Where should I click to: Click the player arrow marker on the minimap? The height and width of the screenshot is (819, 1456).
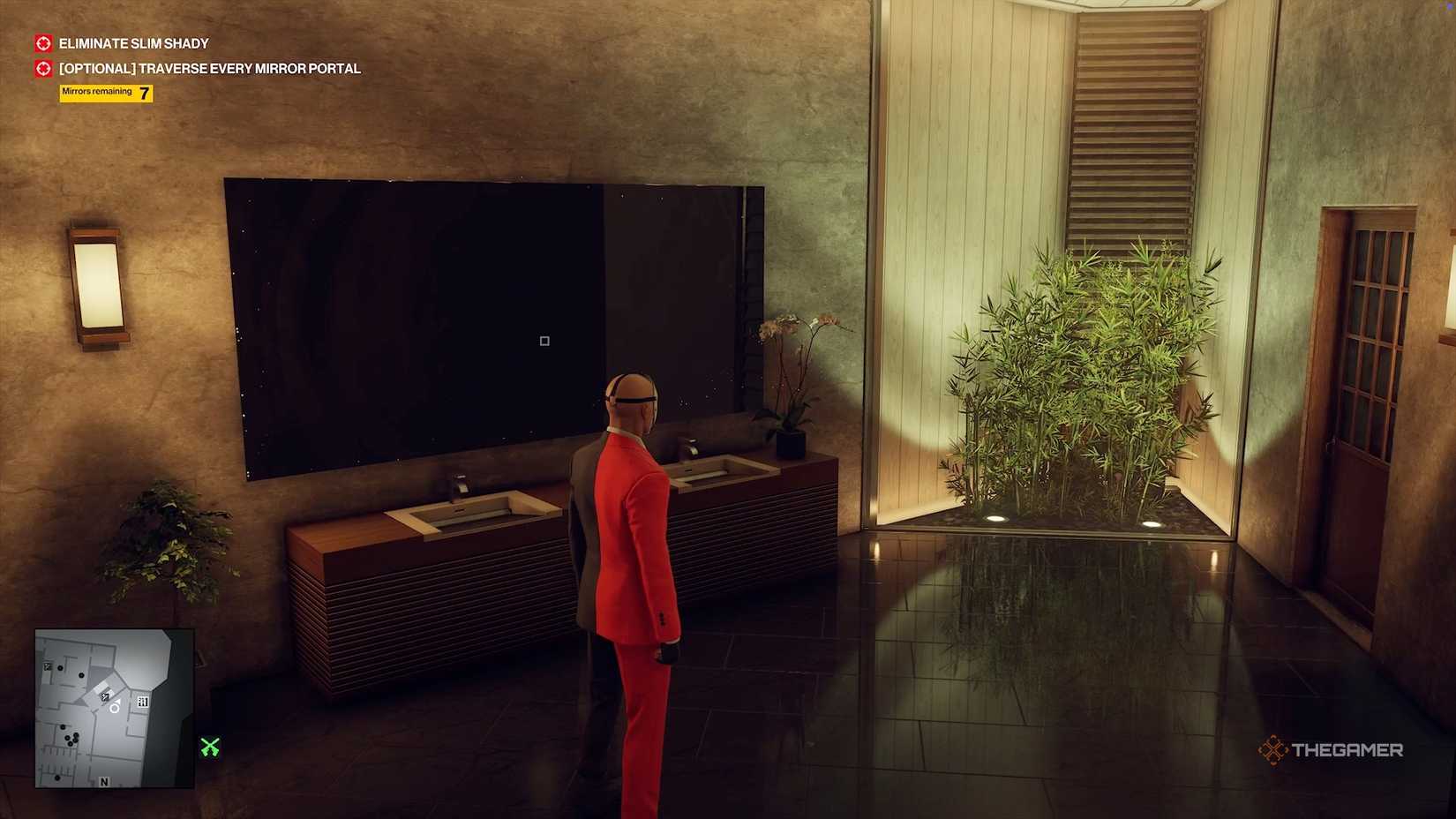click(x=118, y=701)
